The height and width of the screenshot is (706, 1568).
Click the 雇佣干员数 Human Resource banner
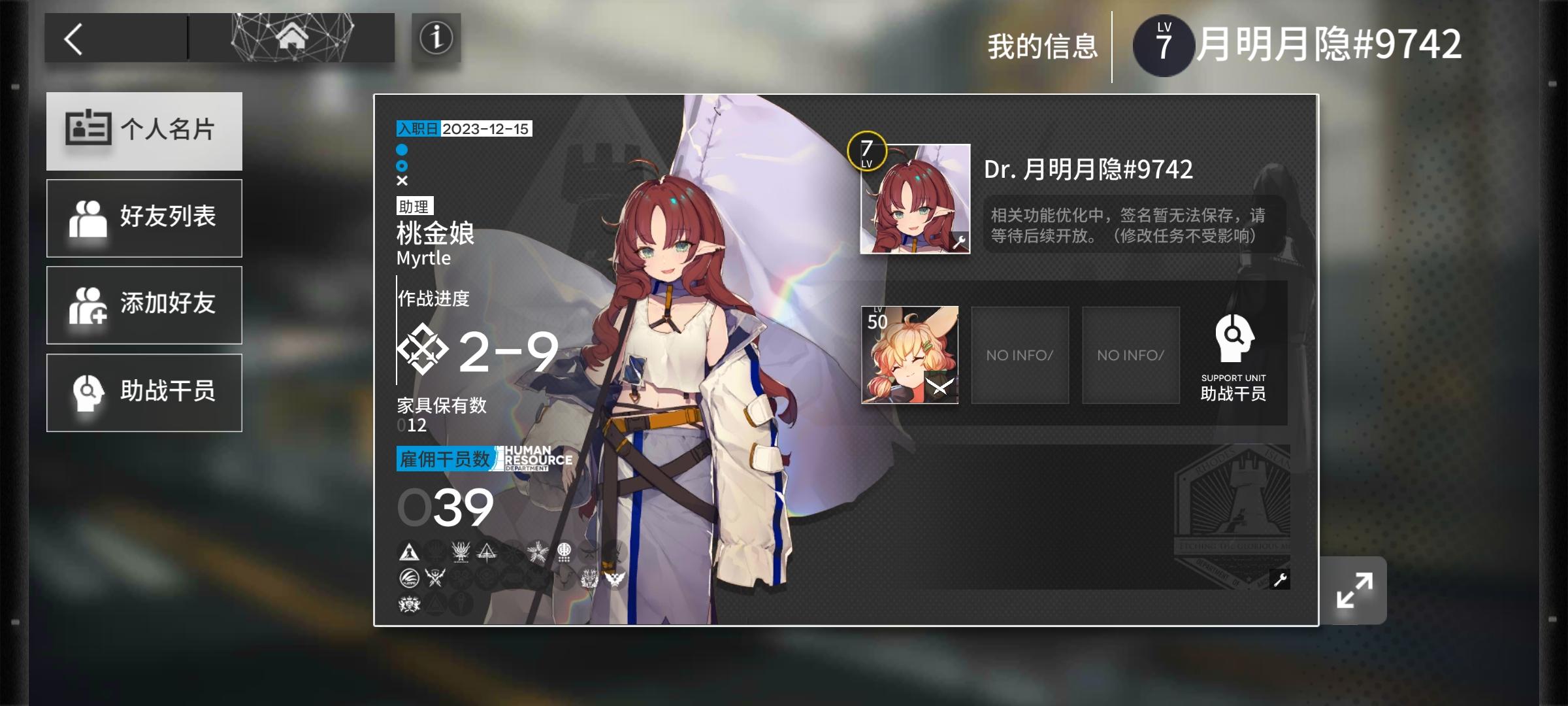click(446, 459)
